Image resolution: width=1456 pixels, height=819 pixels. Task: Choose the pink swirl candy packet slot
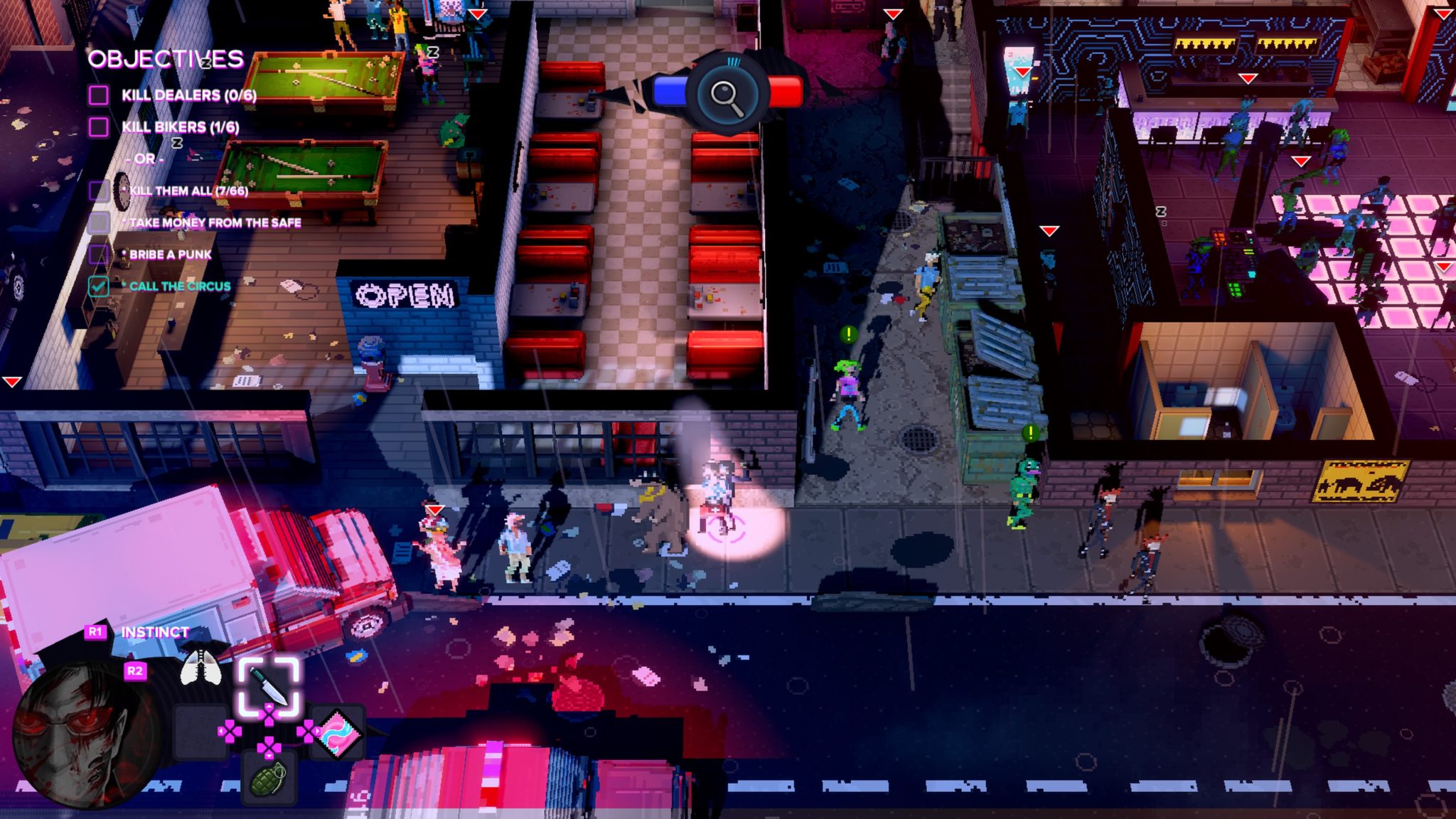(x=338, y=732)
